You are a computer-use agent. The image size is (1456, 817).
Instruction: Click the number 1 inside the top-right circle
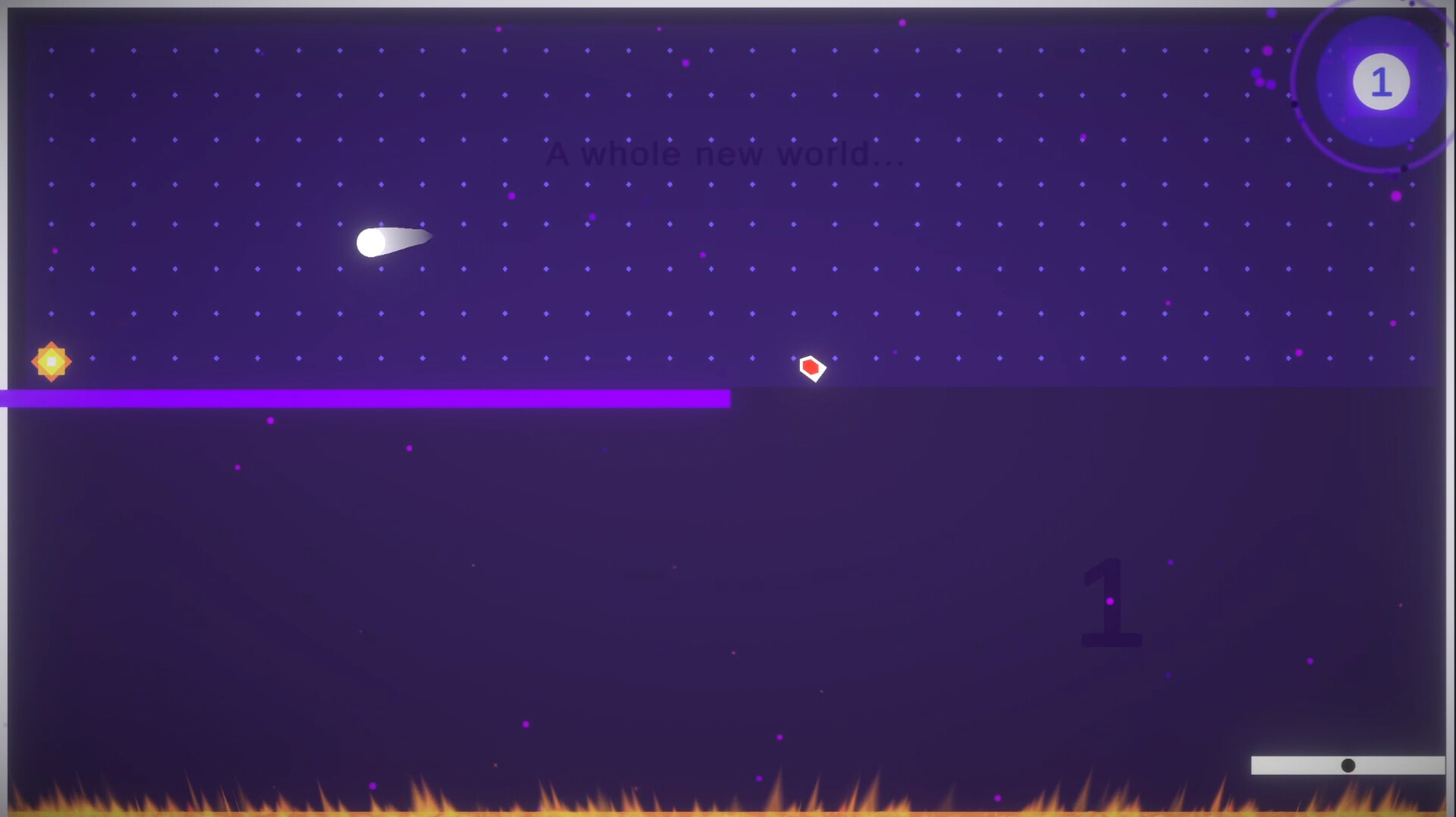pos(1381,82)
